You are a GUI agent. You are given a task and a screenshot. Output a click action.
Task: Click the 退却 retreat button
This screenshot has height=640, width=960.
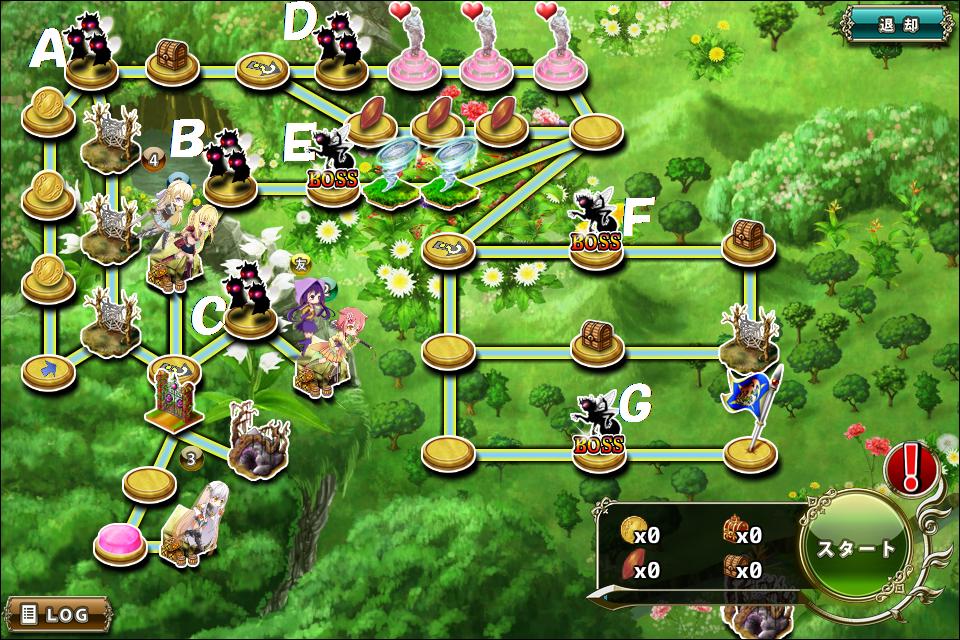894,24
